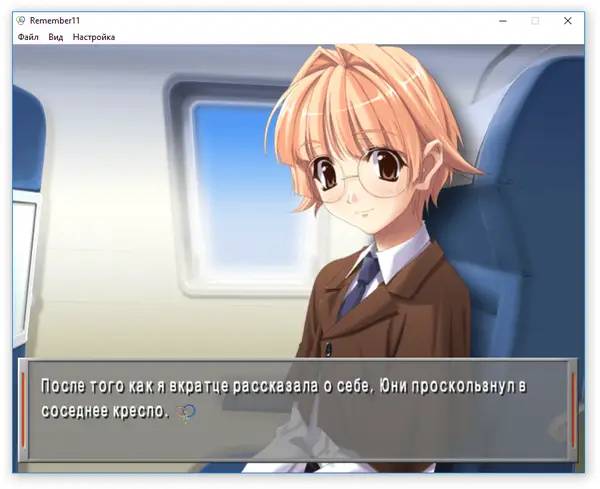Image resolution: width=600 pixels, height=489 pixels.
Task: Minimize the Remember11 window
Action: pyautogui.click(x=502, y=20)
